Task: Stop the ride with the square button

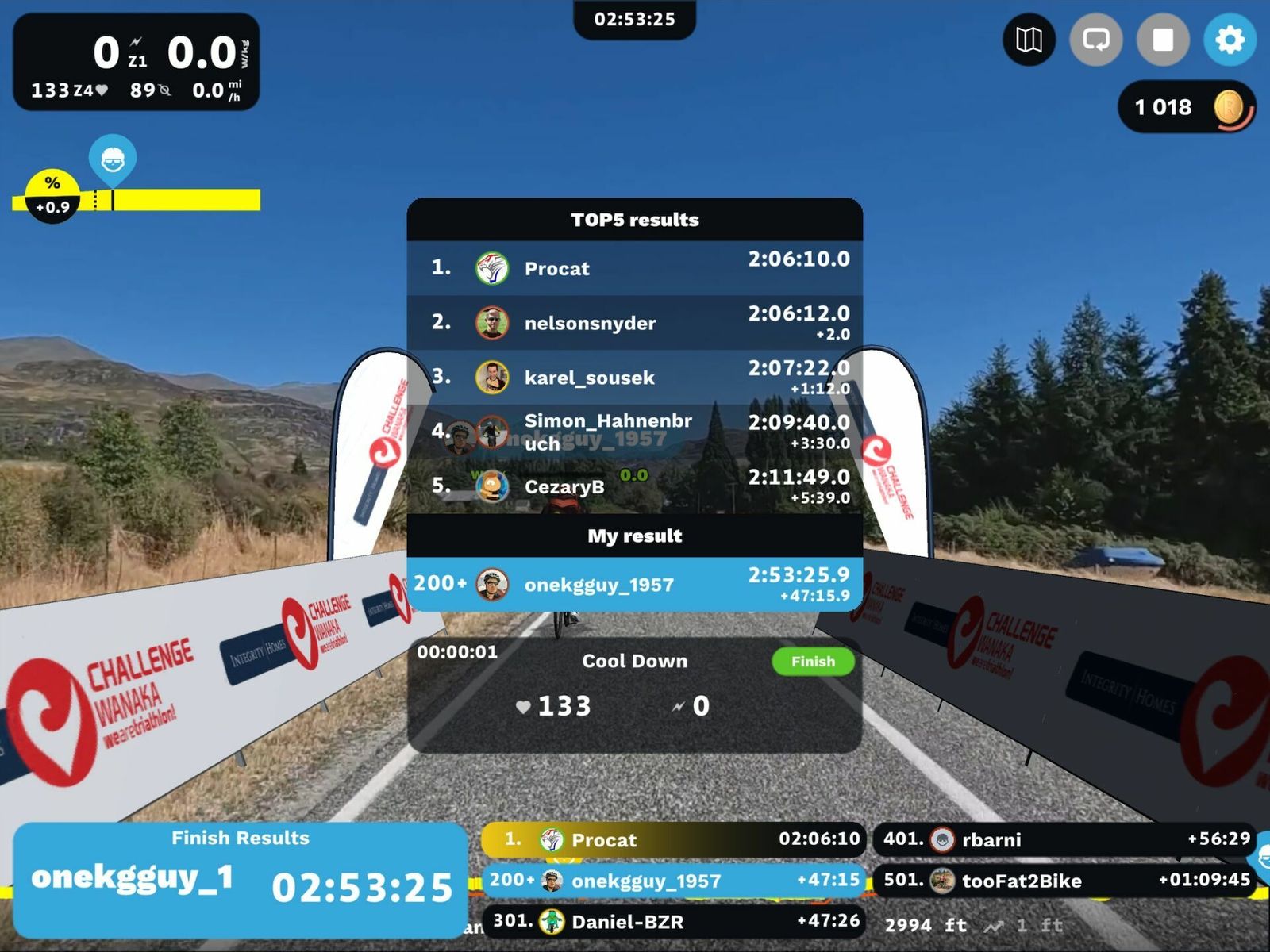Action: [x=1163, y=40]
